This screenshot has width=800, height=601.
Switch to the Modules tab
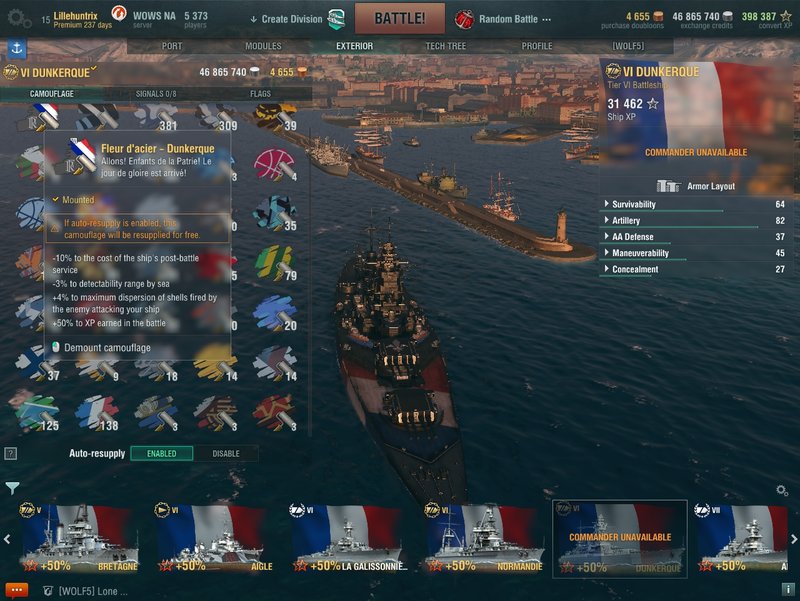(x=263, y=46)
